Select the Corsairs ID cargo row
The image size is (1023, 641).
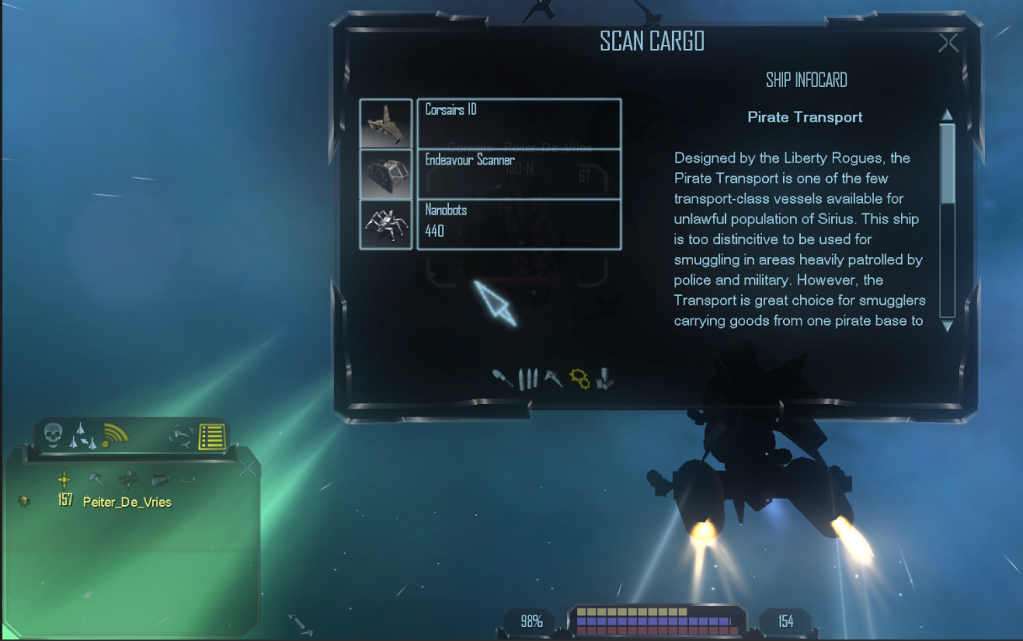tap(520, 123)
